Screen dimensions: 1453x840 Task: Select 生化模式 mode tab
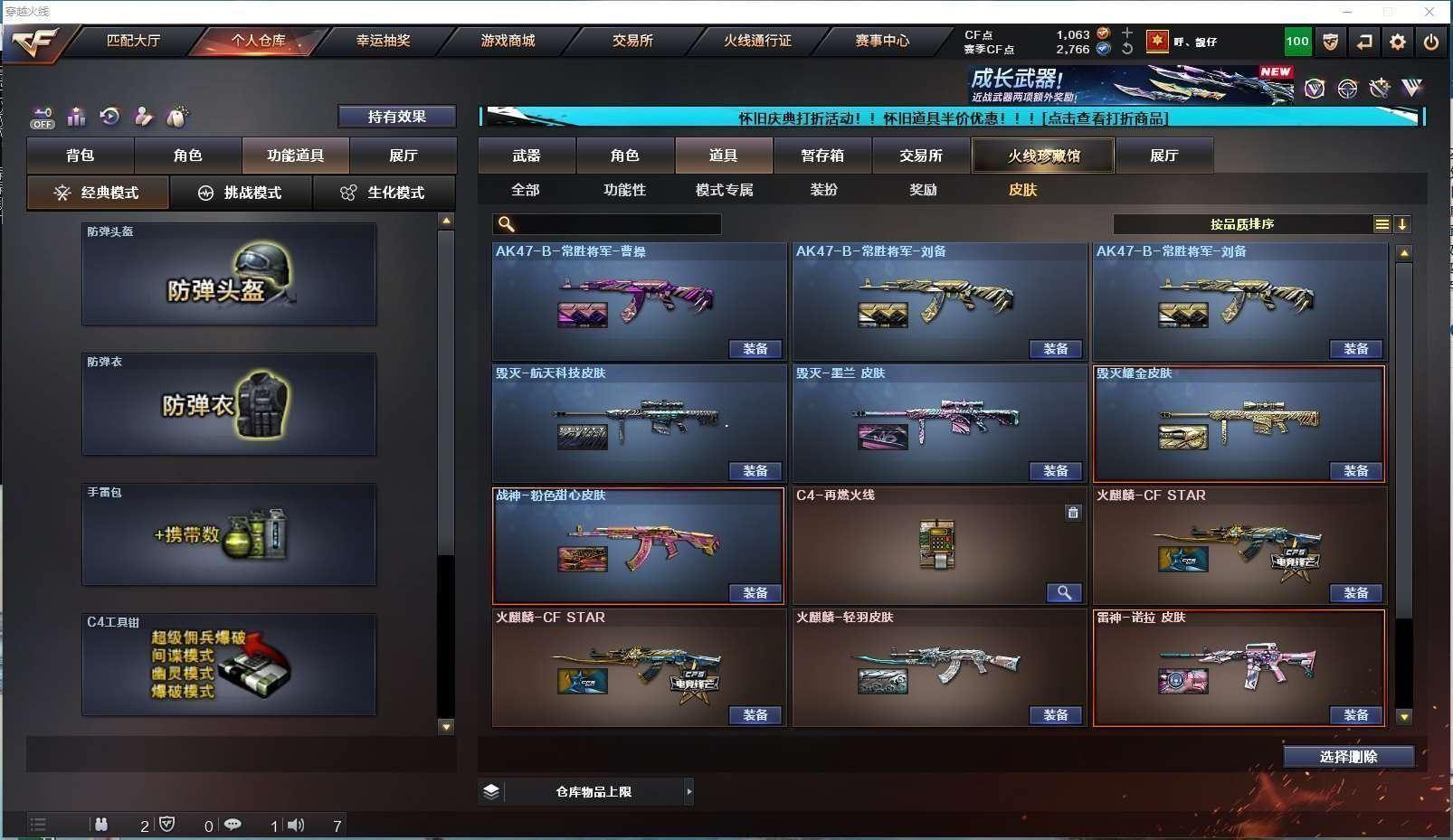tap(384, 193)
